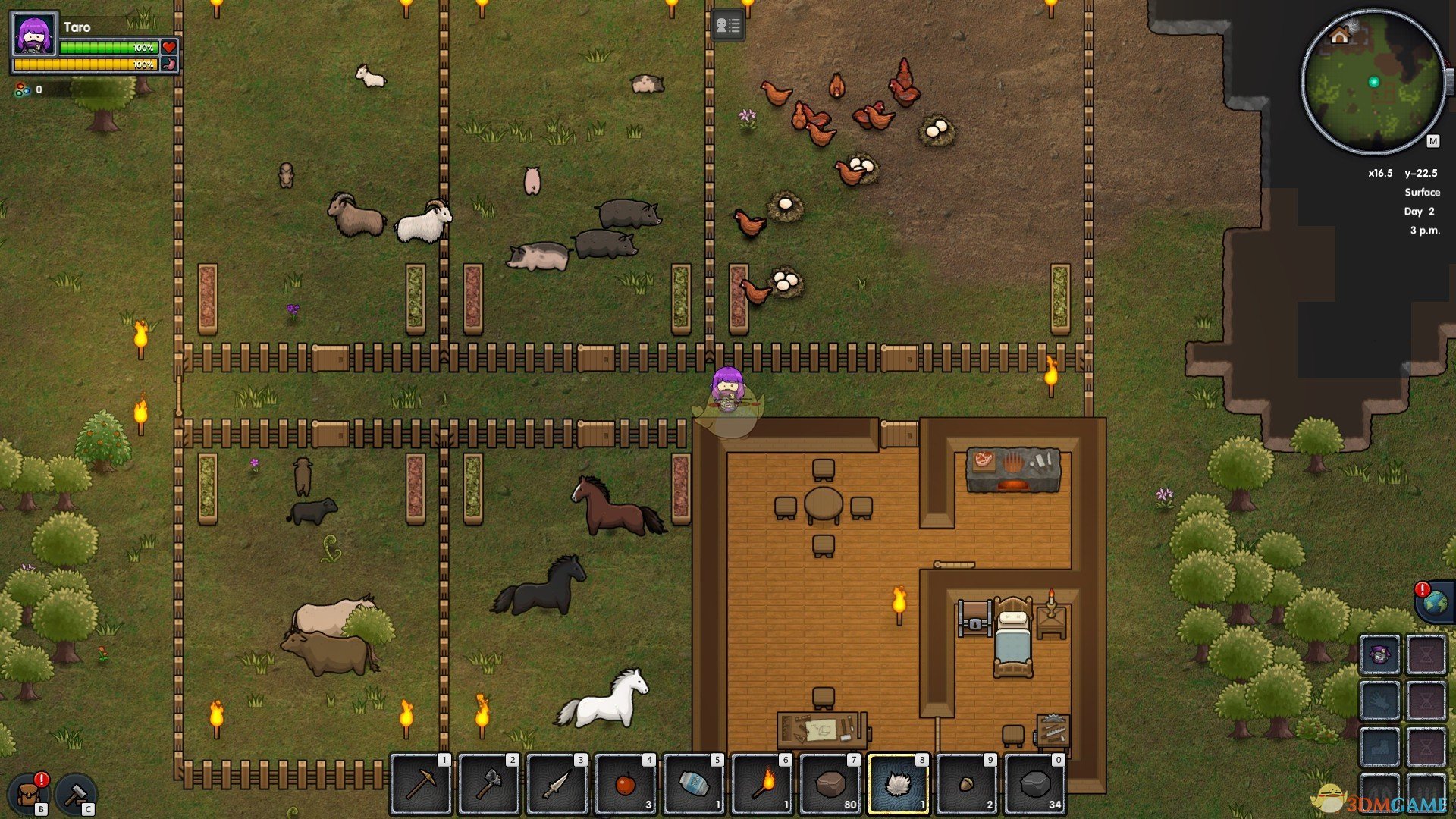1456x819 pixels.
Task: Click the empty glove equipment slot
Action: coord(1379,701)
